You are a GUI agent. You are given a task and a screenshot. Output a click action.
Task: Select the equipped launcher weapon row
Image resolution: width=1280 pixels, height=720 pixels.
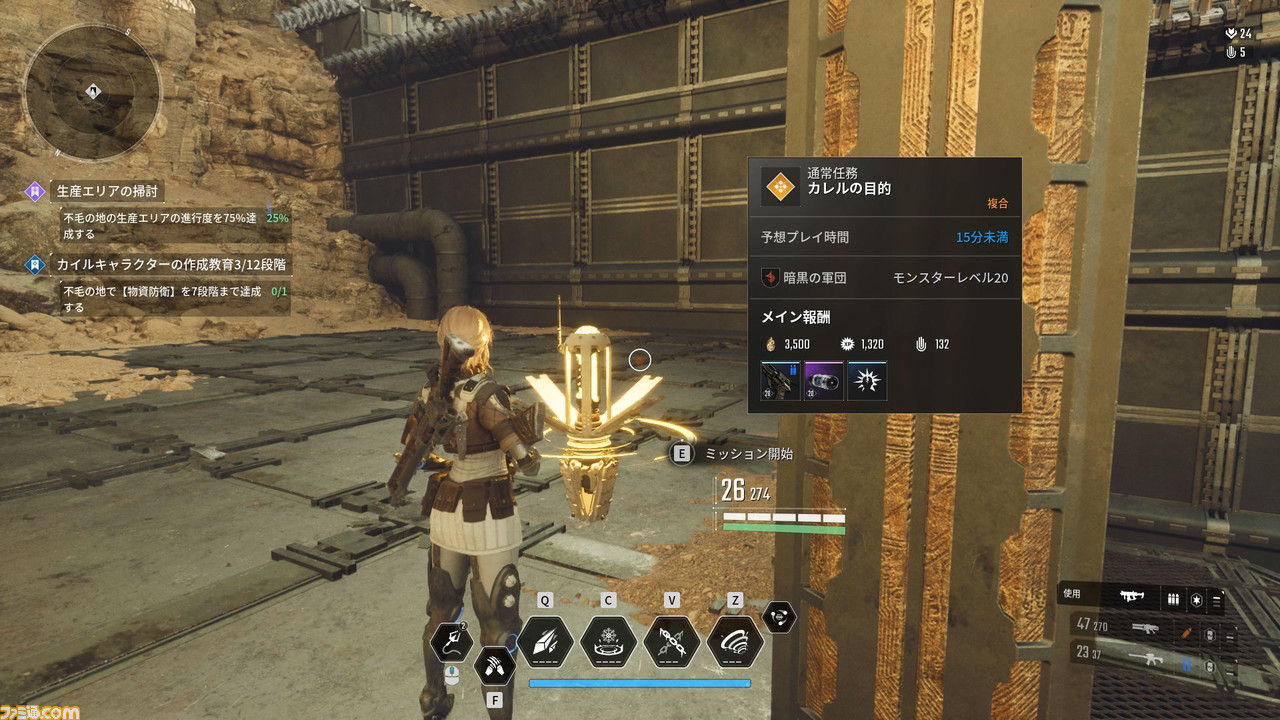pyautogui.click(x=1140, y=597)
